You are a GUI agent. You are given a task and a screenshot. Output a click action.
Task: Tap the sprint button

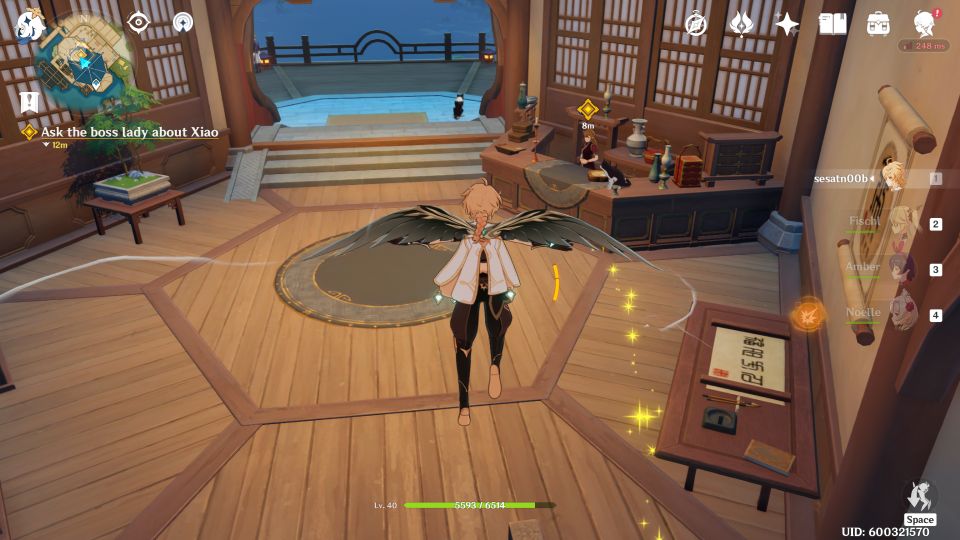click(x=919, y=496)
